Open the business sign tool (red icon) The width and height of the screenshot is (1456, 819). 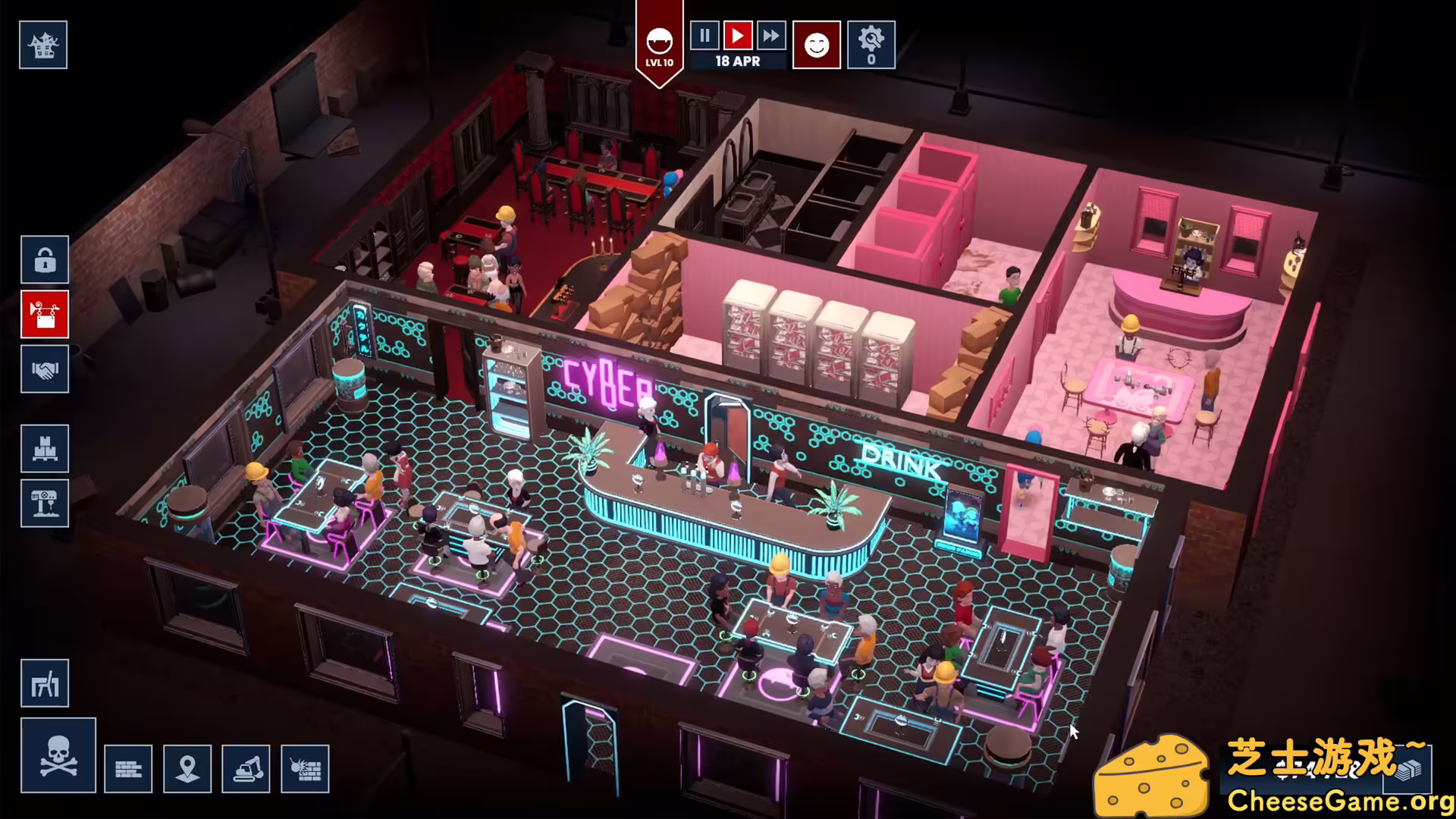44,315
